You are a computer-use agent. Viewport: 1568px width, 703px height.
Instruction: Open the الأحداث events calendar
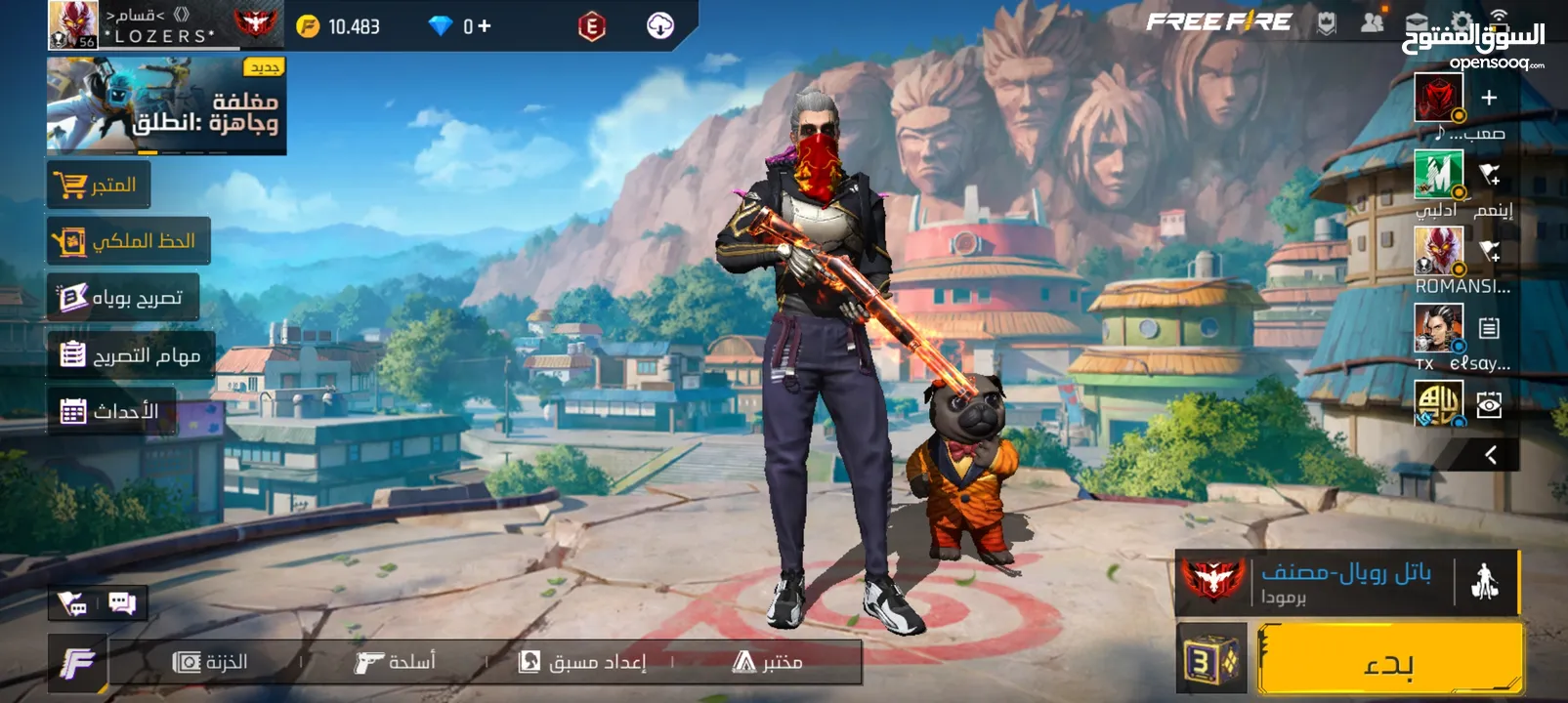click(110, 411)
